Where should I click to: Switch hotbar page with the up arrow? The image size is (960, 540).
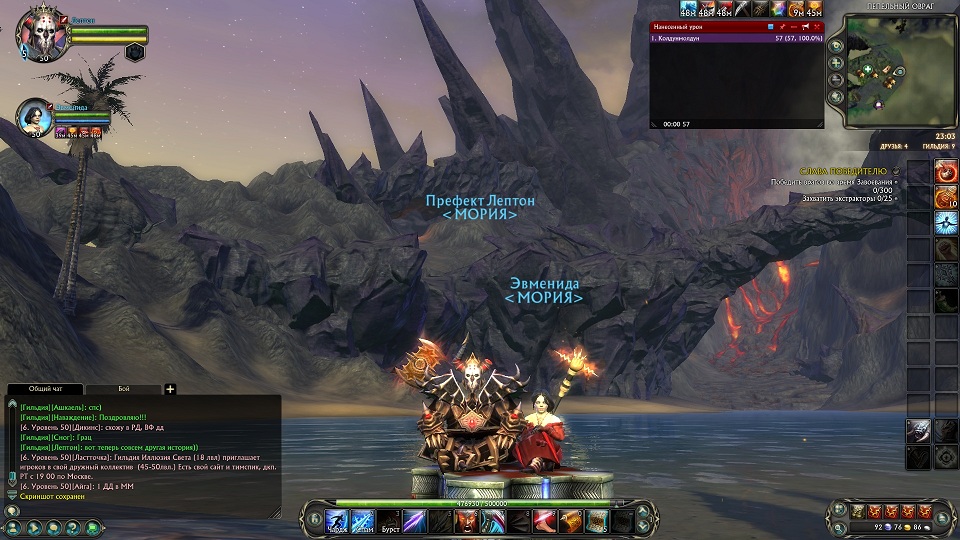pos(642,513)
